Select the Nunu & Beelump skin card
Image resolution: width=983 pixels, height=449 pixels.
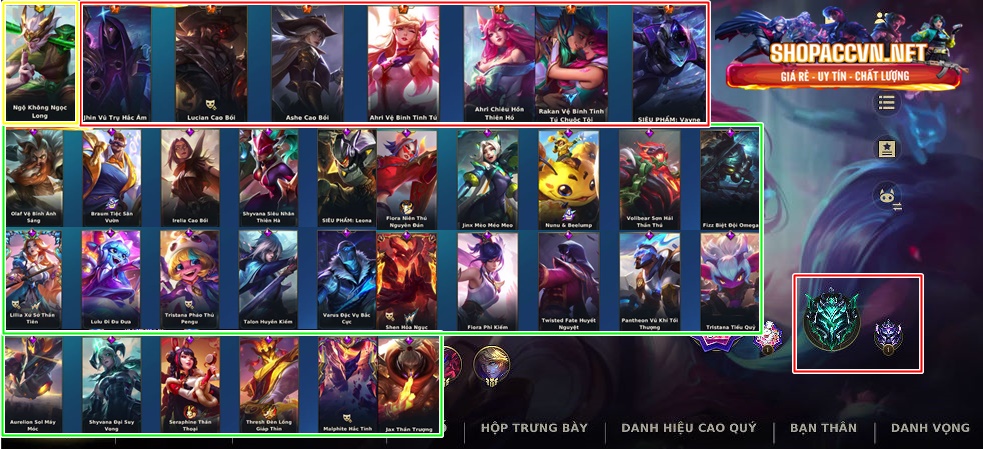tap(568, 173)
